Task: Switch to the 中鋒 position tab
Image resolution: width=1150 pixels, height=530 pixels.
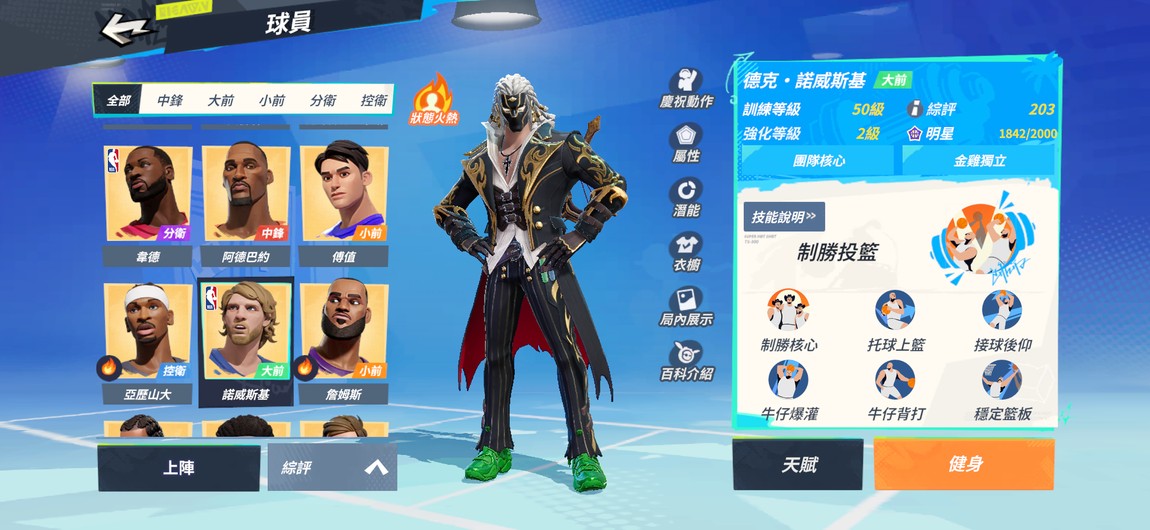Action: (x=170, y=100)
